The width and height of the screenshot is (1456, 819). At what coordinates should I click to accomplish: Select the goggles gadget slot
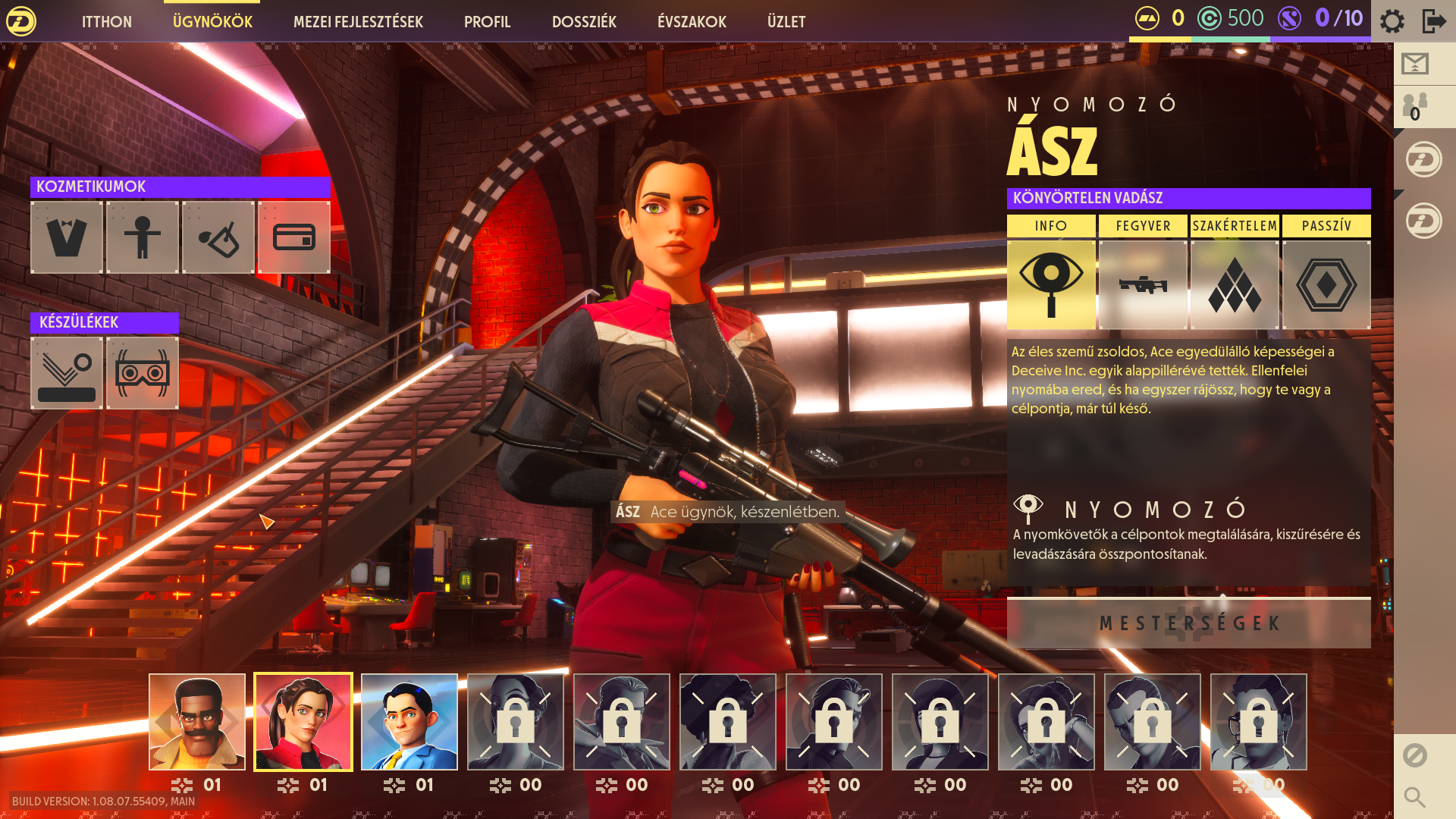point(143,373)
